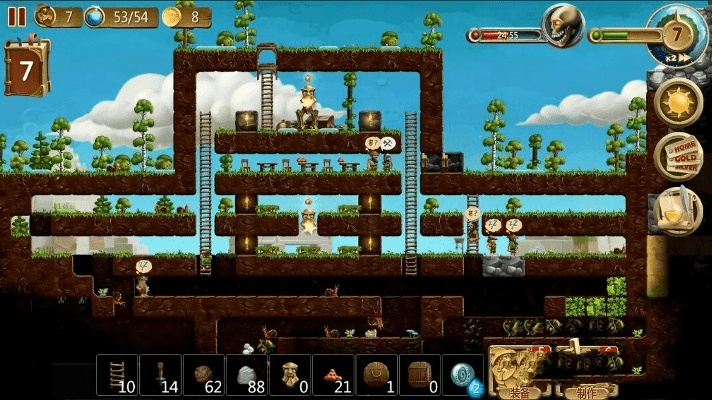The height and width of the screenshot is (400, 712).
Task: Open the spell book showing 7
Action: click(26, 69)
